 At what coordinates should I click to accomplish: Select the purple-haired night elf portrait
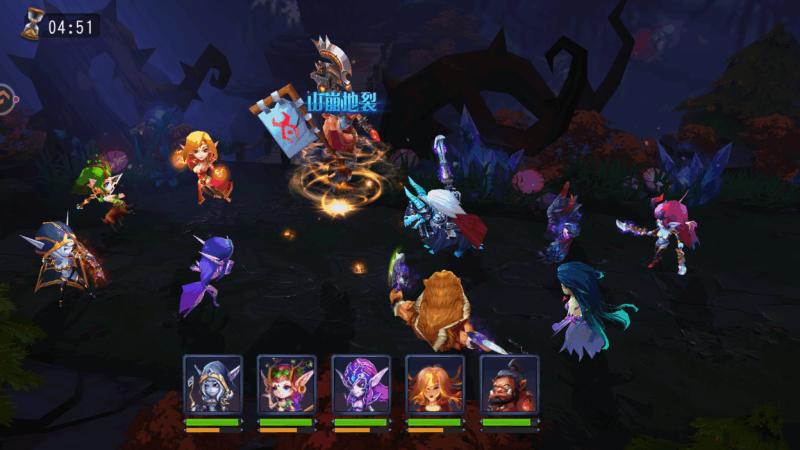[x=360, y=384]
